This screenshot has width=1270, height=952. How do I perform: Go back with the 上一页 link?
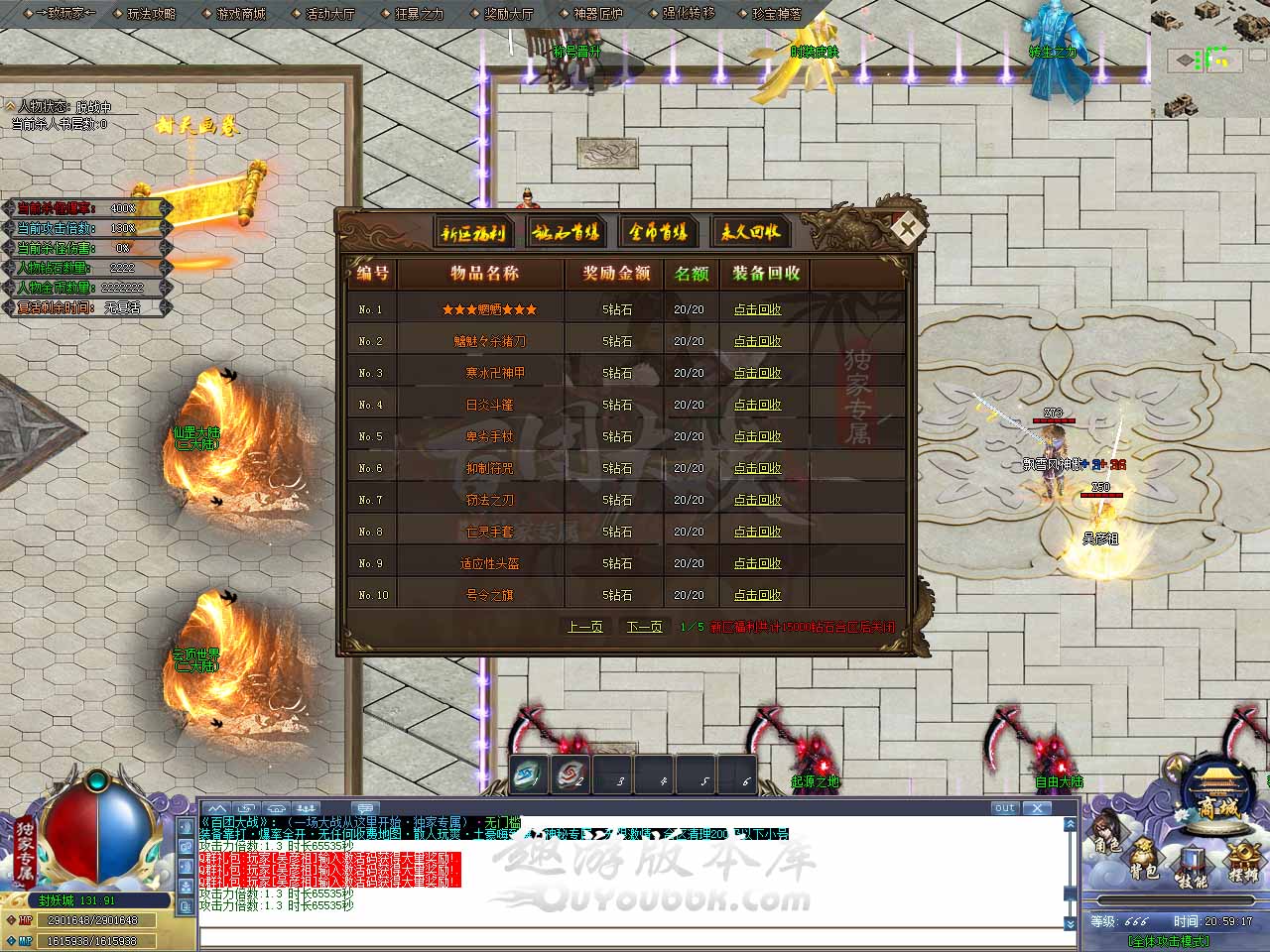click(584, 627)
